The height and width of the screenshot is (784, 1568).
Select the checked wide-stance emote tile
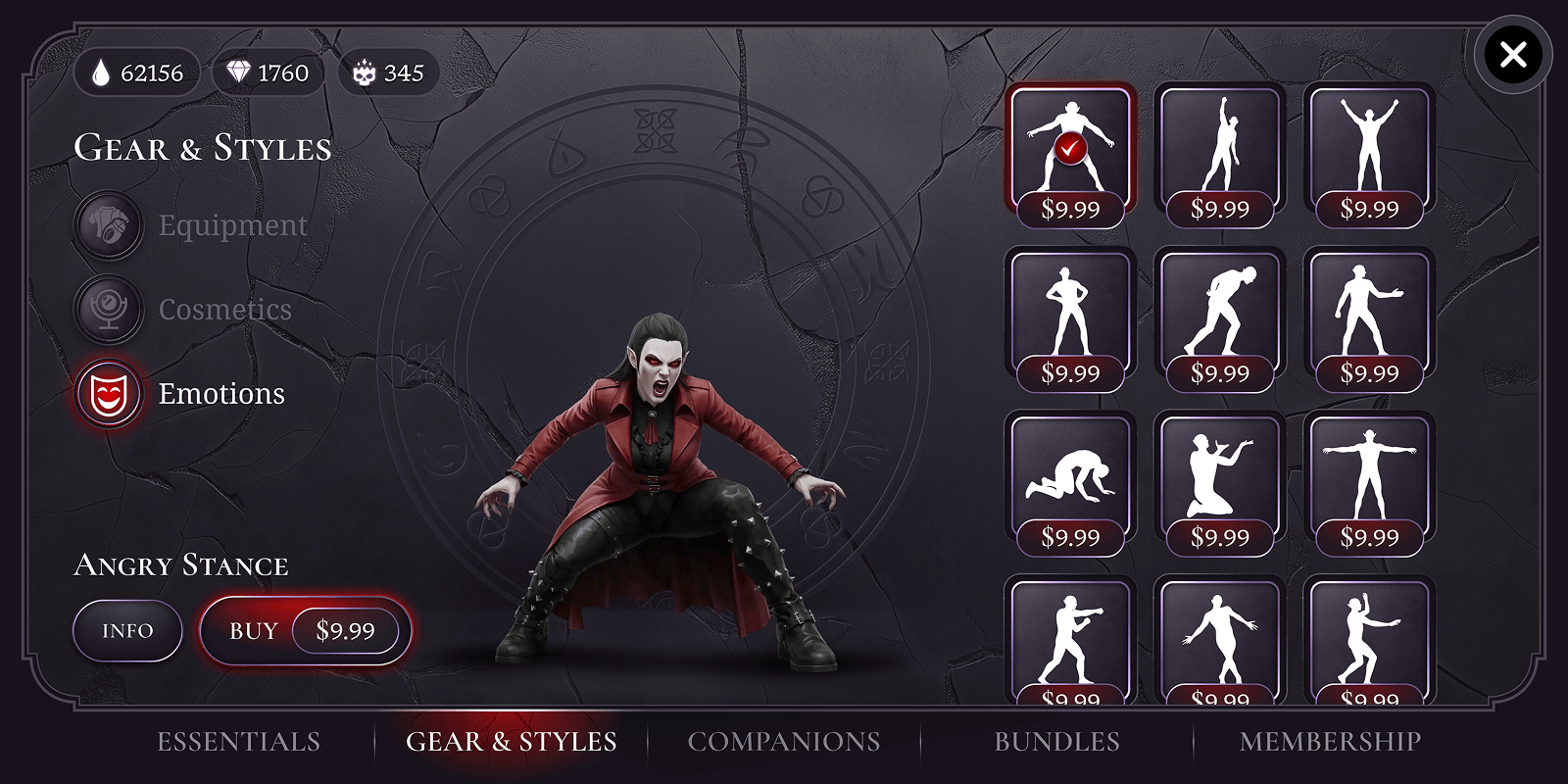click(x=1070, y=147)
